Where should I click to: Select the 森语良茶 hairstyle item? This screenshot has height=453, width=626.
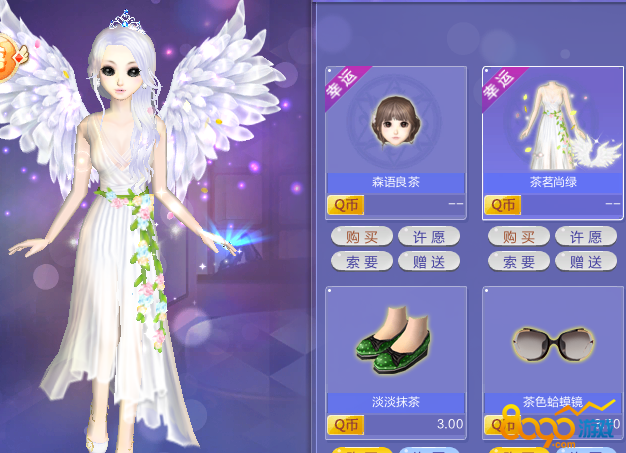click(x=395, y=122)
